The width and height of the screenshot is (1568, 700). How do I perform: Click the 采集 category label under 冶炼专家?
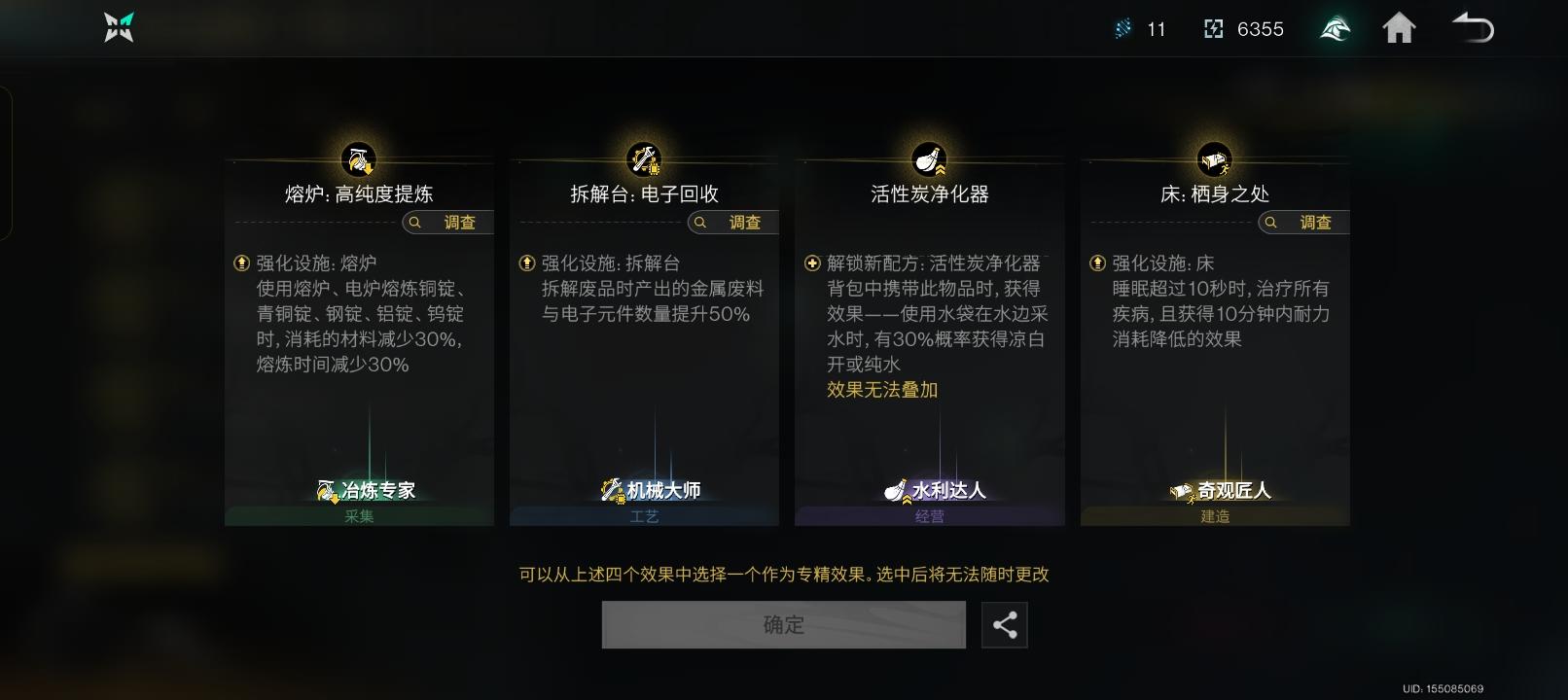click(x=357, y=516)
